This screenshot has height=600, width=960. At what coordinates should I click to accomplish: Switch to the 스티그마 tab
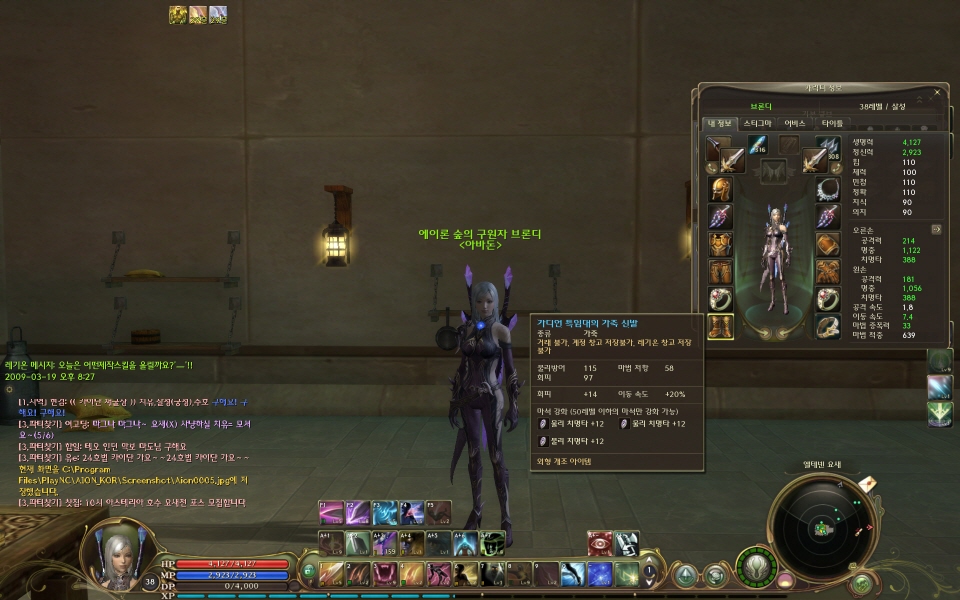tap(757, 123)
